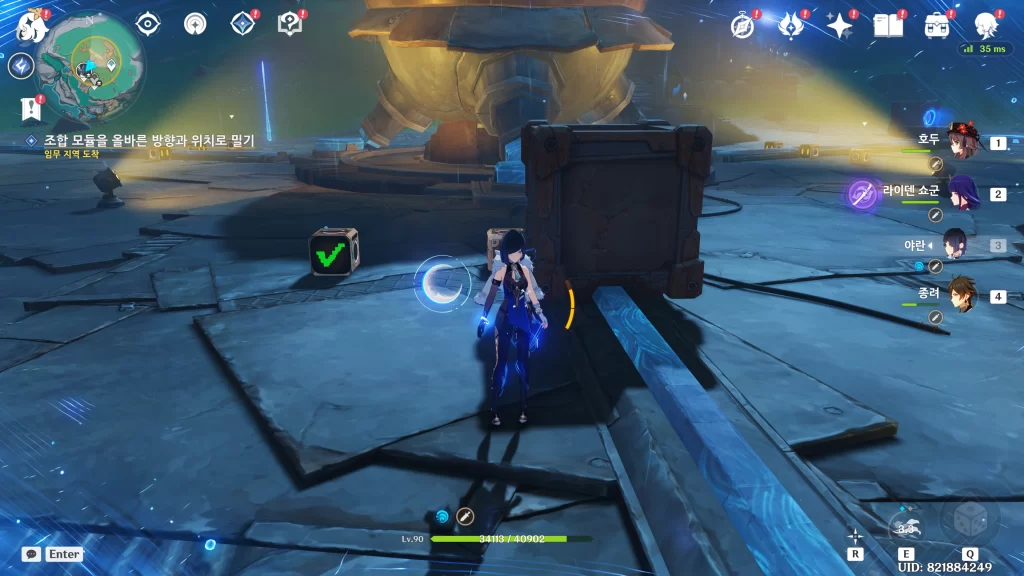The height and width of the screenshot is (576, 1024).
Task: Open the eye-shaped icon next to minimap
Action: pos(148,23)
